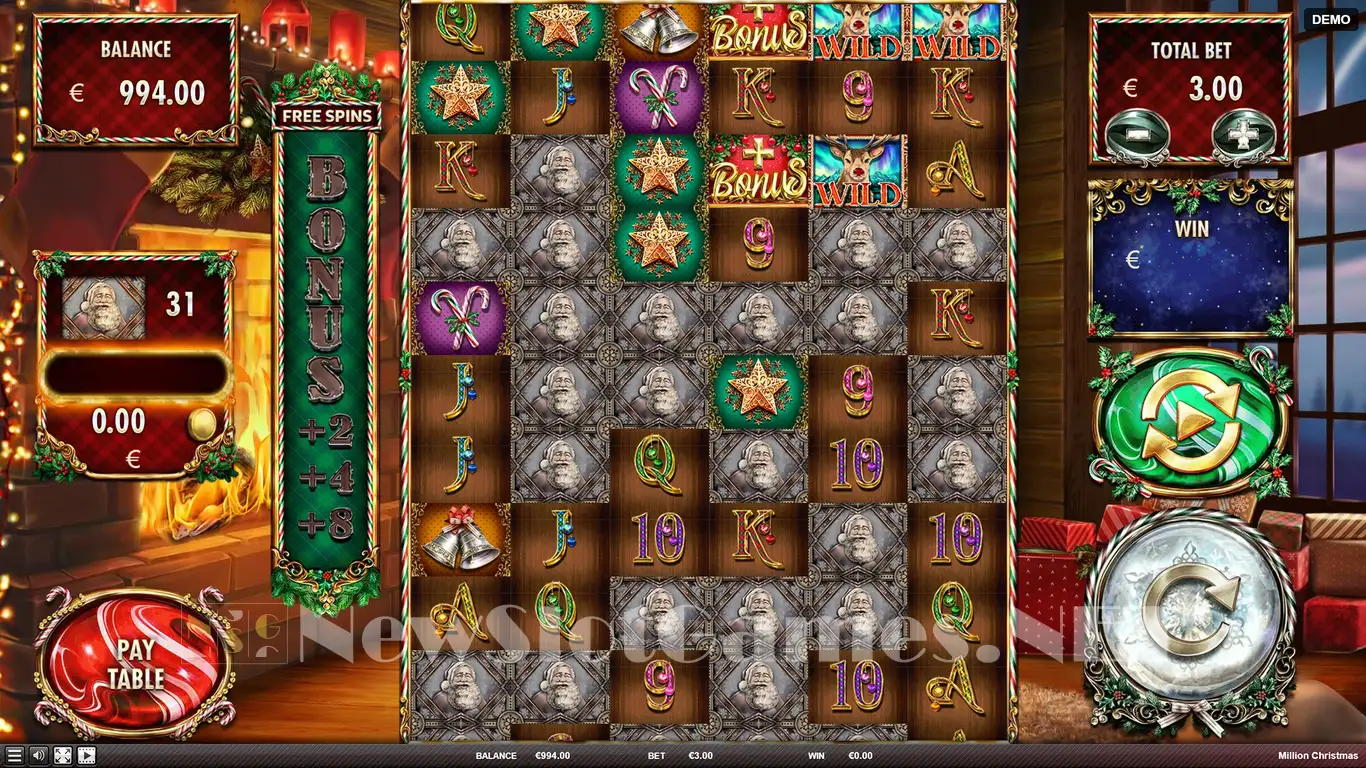Decrease total bet with the minus button
This screenshot has height=768, width=1366.
click(x=1136, y=133)
